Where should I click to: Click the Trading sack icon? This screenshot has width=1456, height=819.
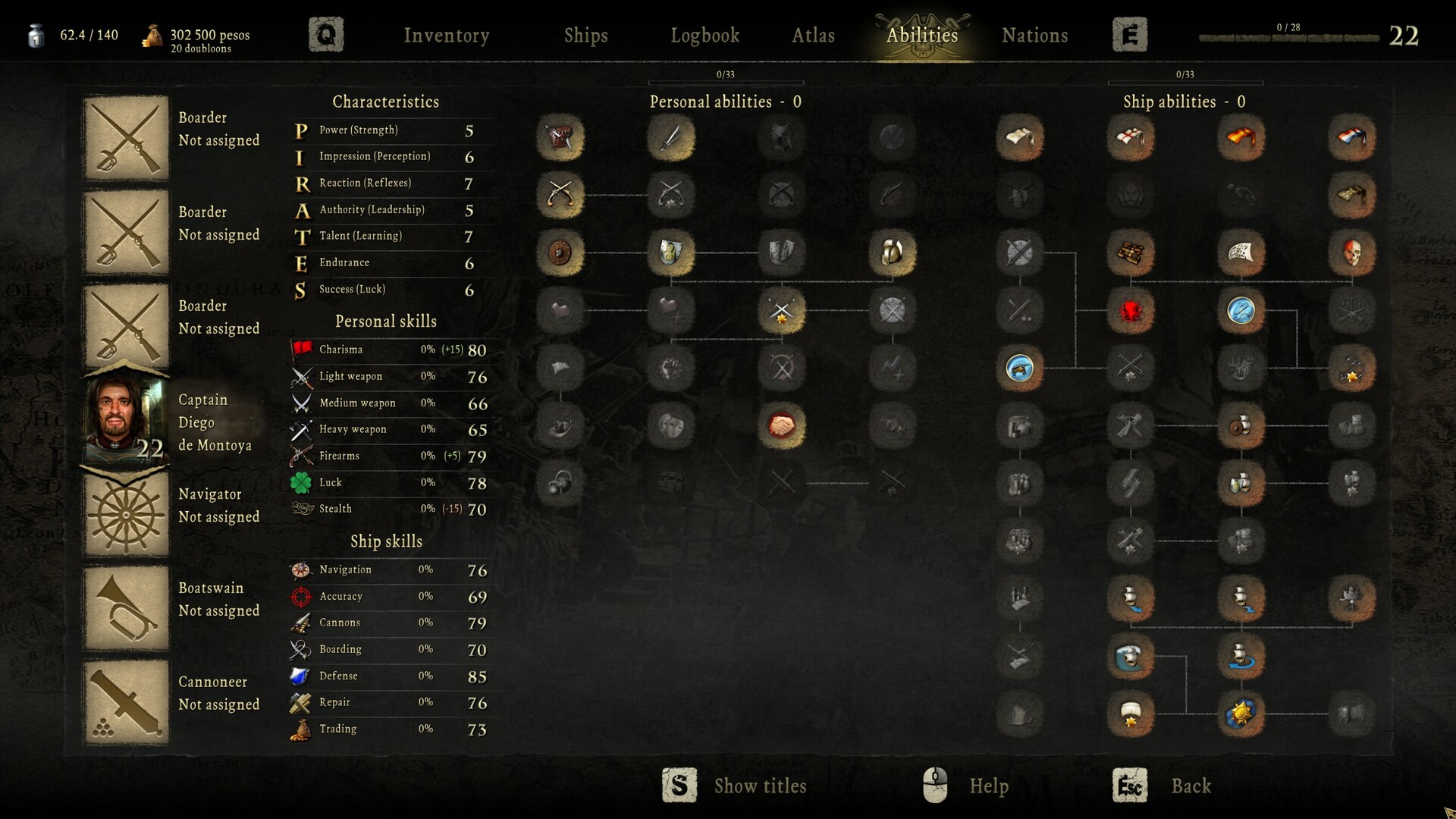[x=301, y=728]
